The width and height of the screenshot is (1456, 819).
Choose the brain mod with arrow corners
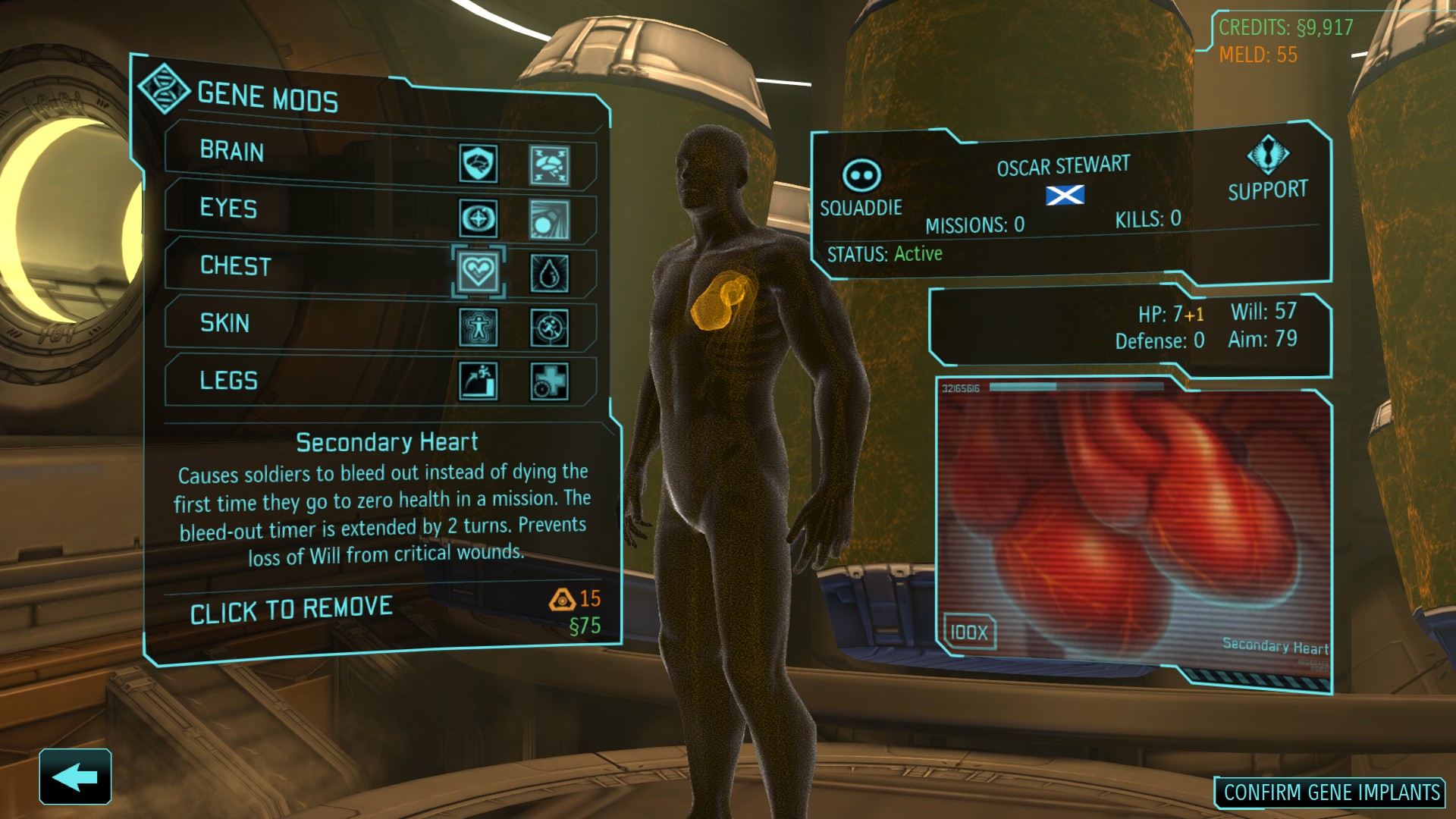tap(549, 166)
